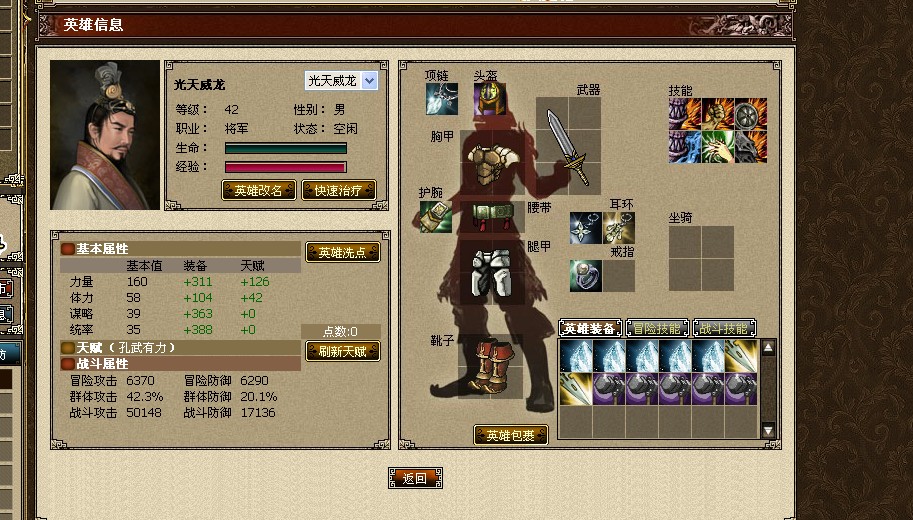913x520 pixels.
Task: Select the equipped belt slot
Action: pos(492,213)
